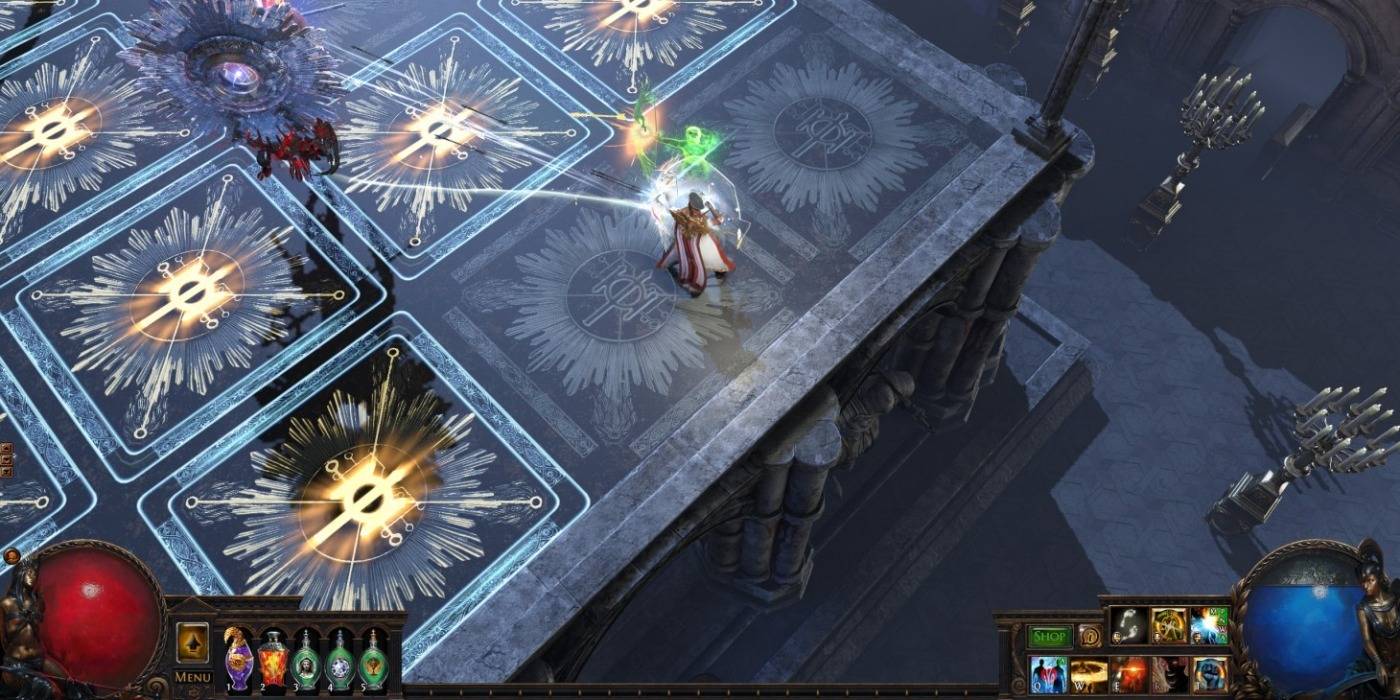Activate the golden circular sigil skill
Viewport: 1400px width, 700px height.
[x=1168, y=626]
